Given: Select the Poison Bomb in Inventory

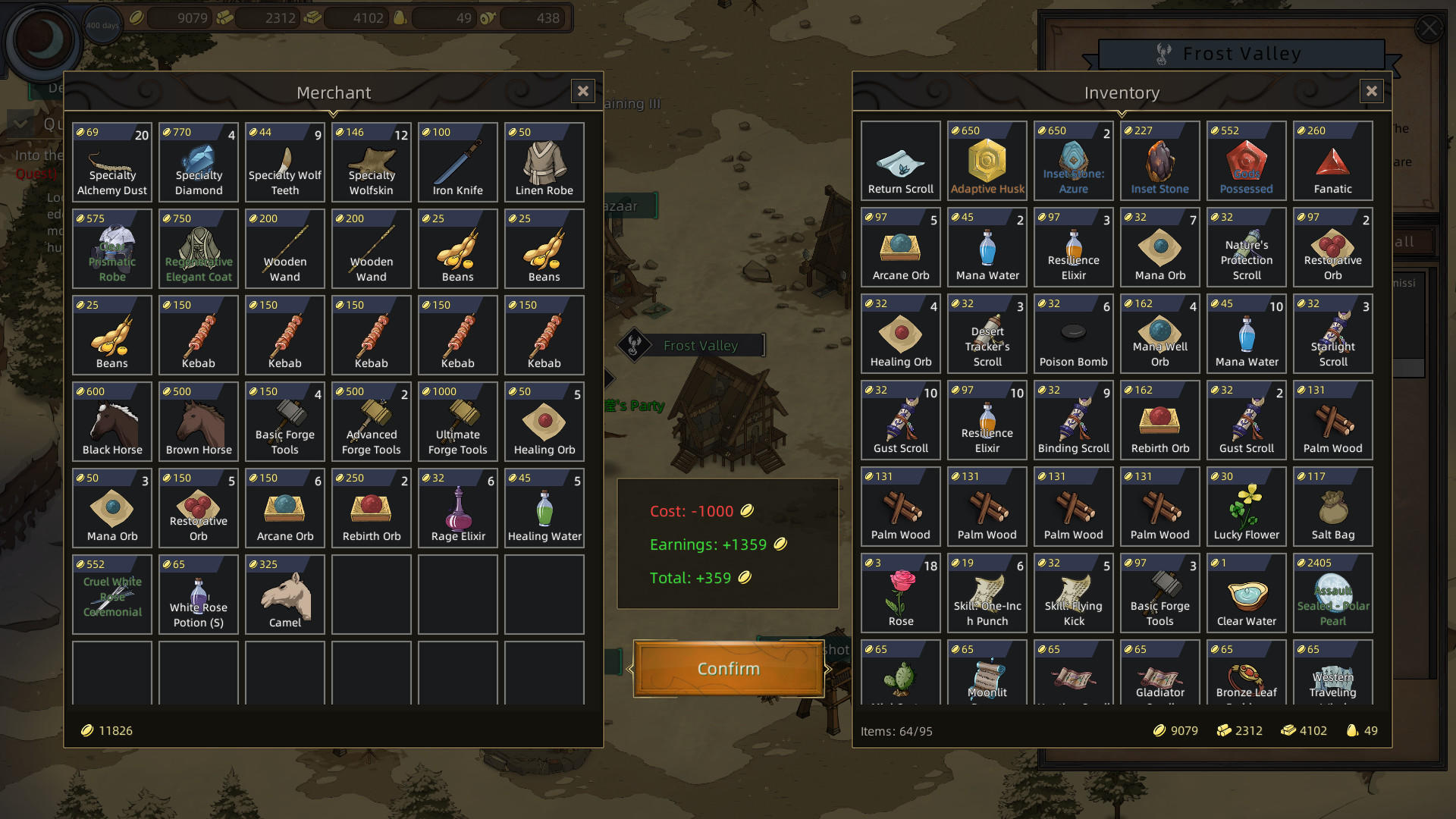Looking at the screenshot, I should 1073,334.
